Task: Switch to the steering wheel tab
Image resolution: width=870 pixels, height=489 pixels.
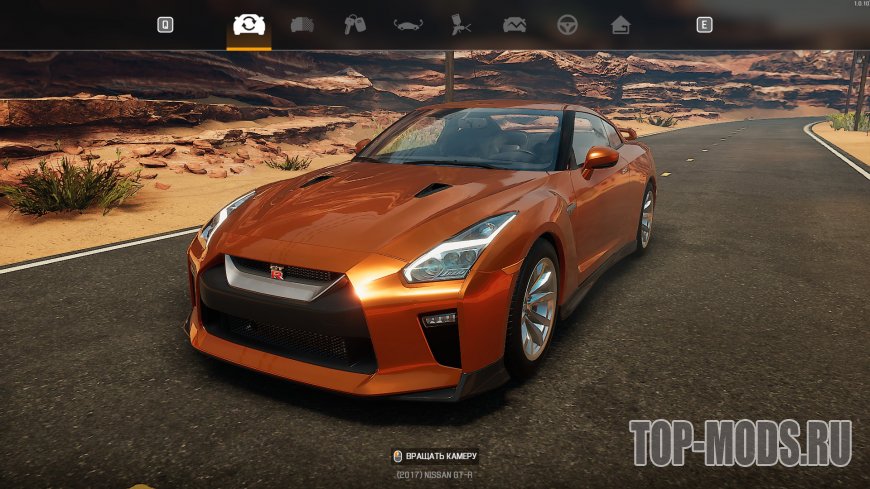Action: click(568, 25)
